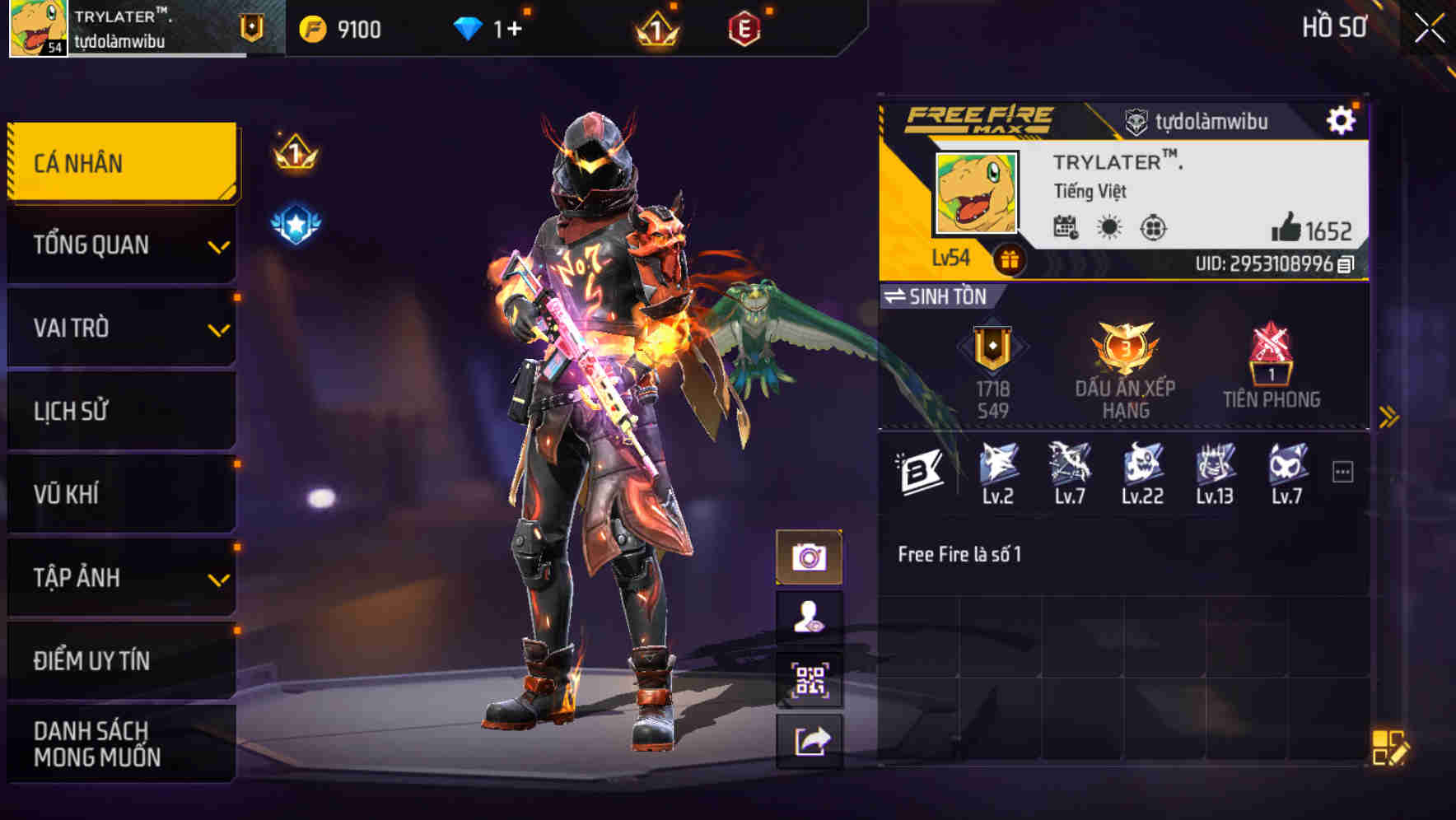Expand the Vai Trò dropdown

(219, 328)
